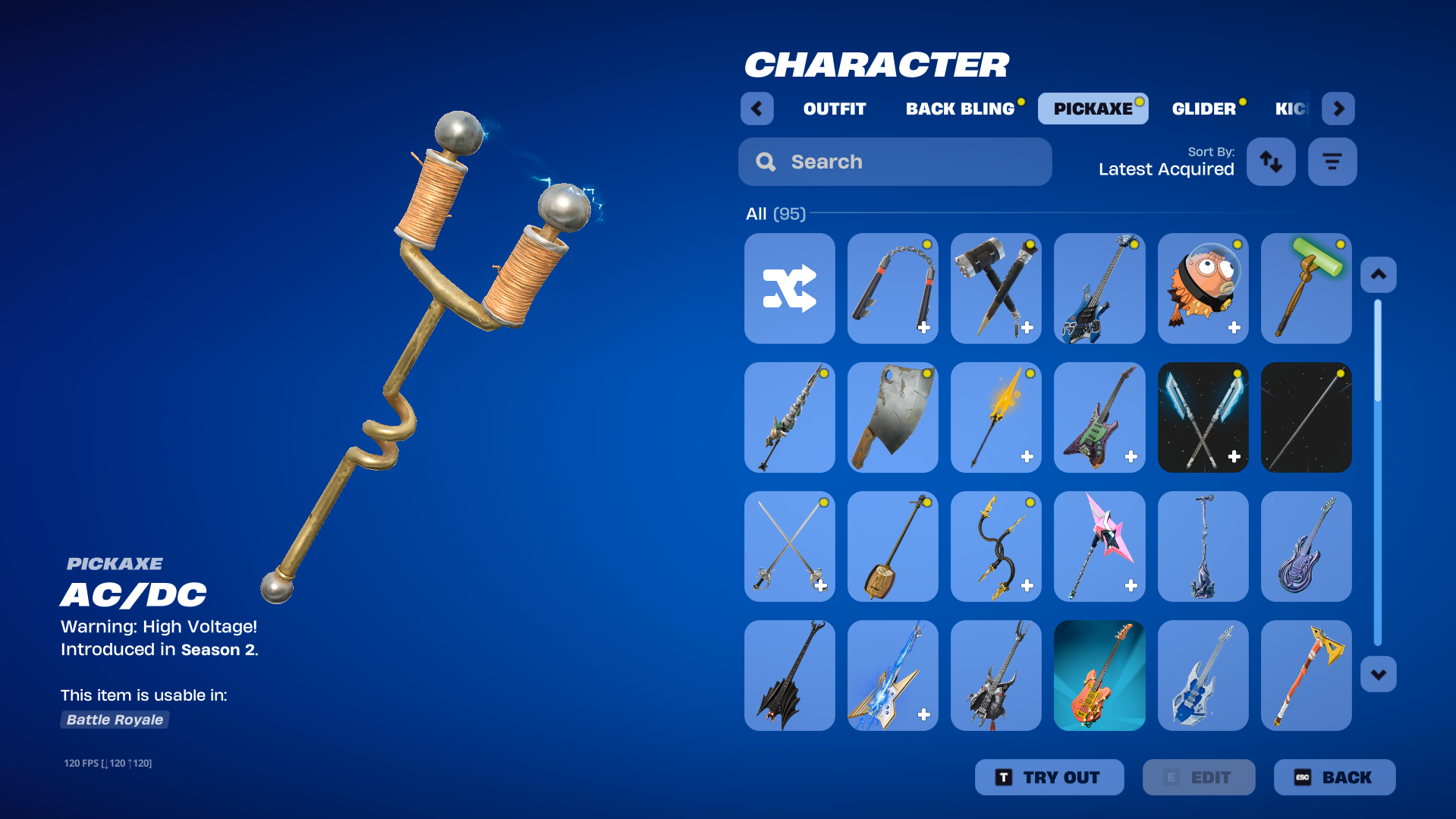The image size is (1456, 819).
Task: Click the pickaxe Search field
Action: [x=895, y=162]
